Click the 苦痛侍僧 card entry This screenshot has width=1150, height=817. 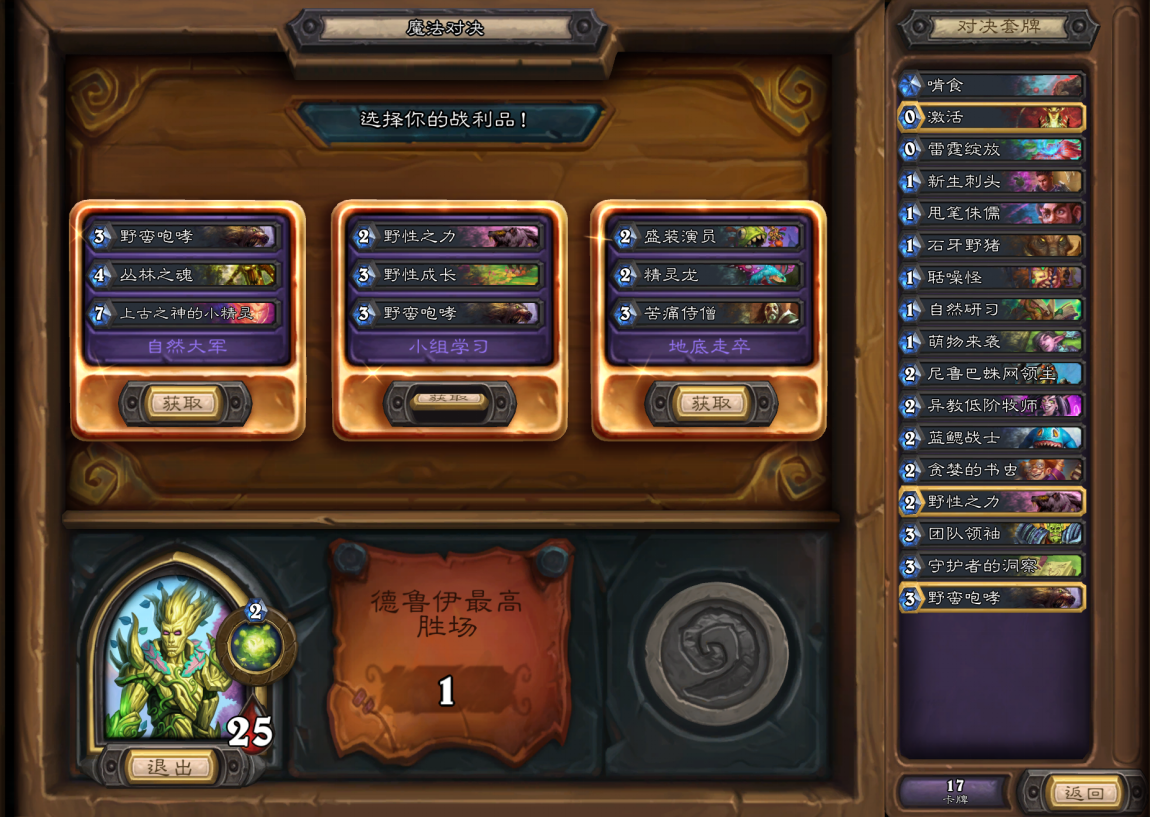click(x=708, y=313)
